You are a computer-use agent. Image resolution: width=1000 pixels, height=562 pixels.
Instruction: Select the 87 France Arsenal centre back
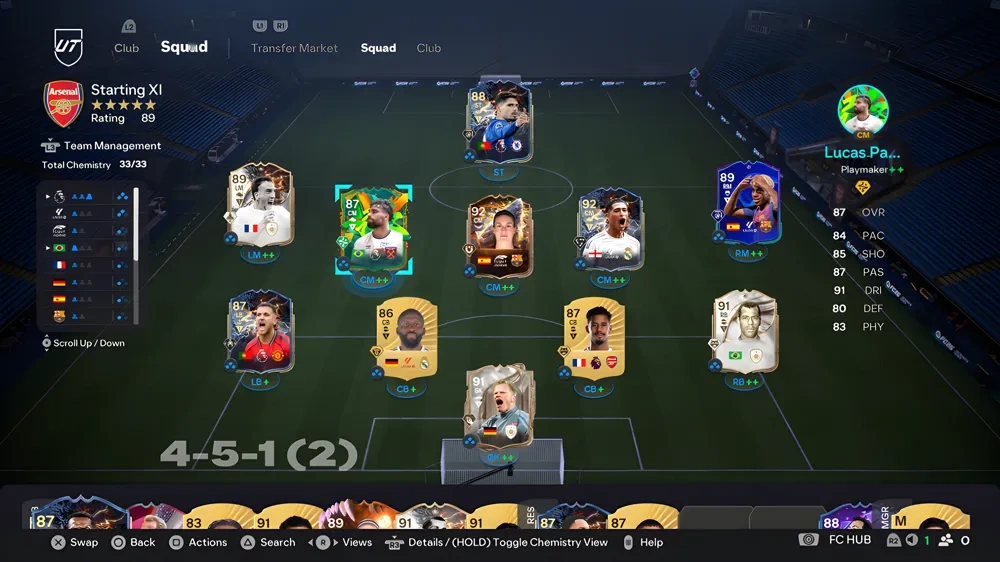pyautogui.click(x=593, y=341)
